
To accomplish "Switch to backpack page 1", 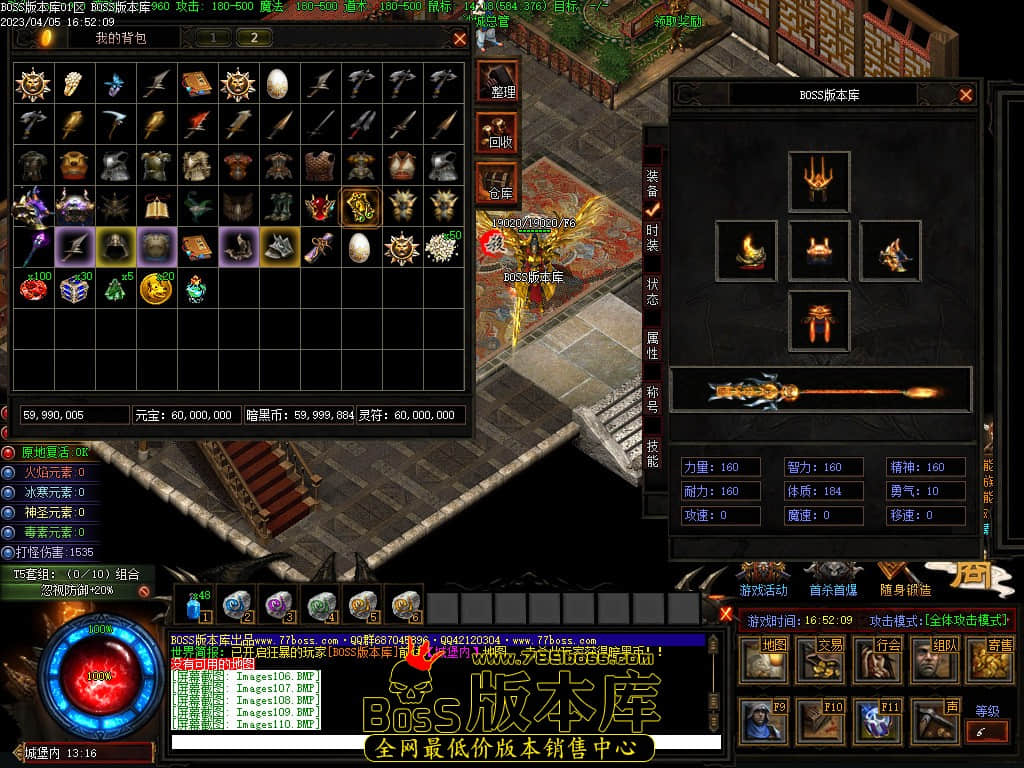I will [213, 38].
